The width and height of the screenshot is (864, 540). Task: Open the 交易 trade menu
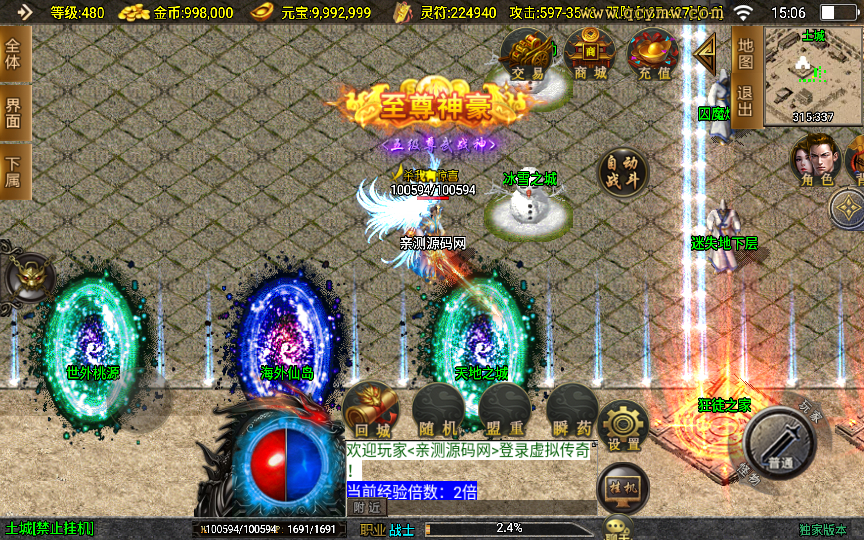point(528,55)
